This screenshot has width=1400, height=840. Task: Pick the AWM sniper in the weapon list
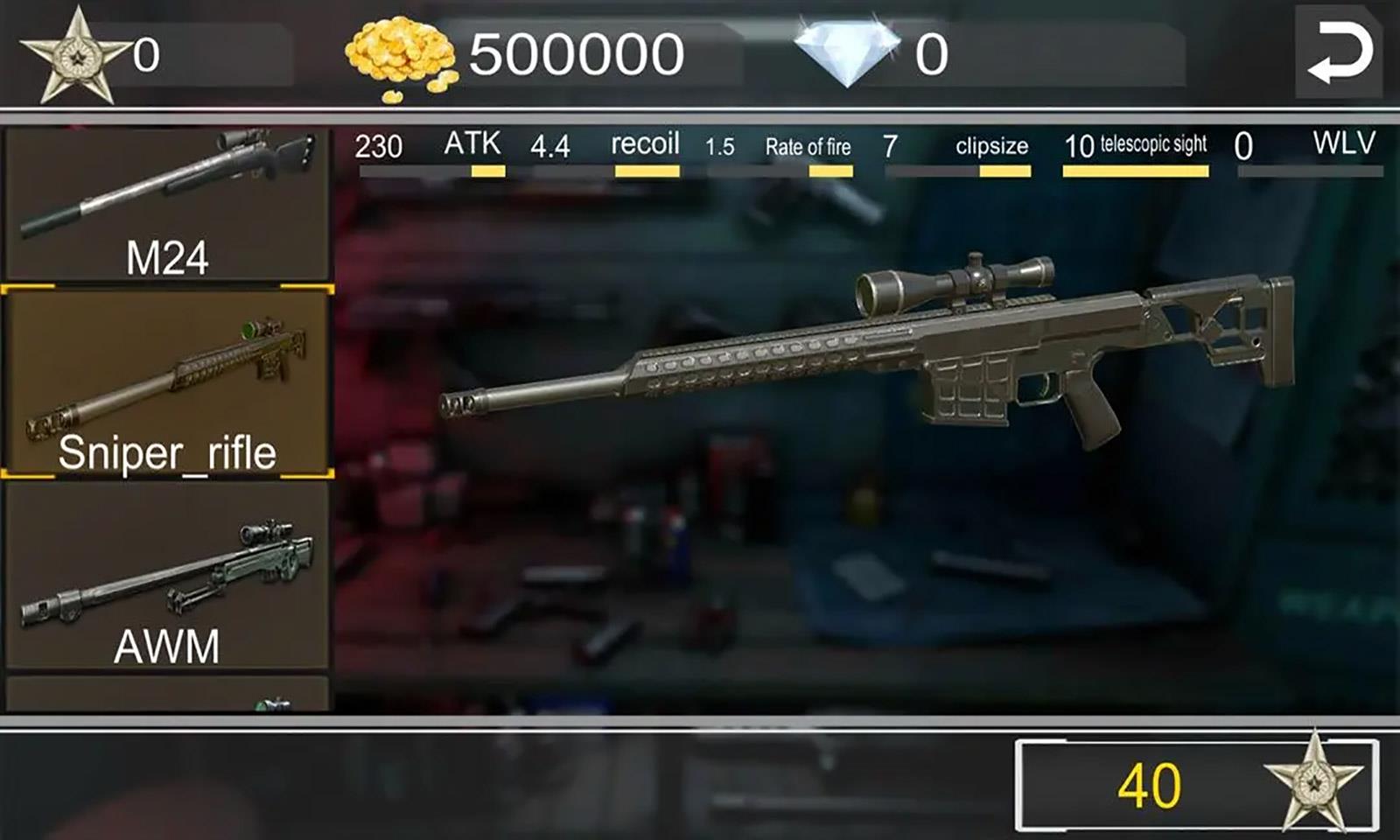pyautogui.click(x=166, y=576)
